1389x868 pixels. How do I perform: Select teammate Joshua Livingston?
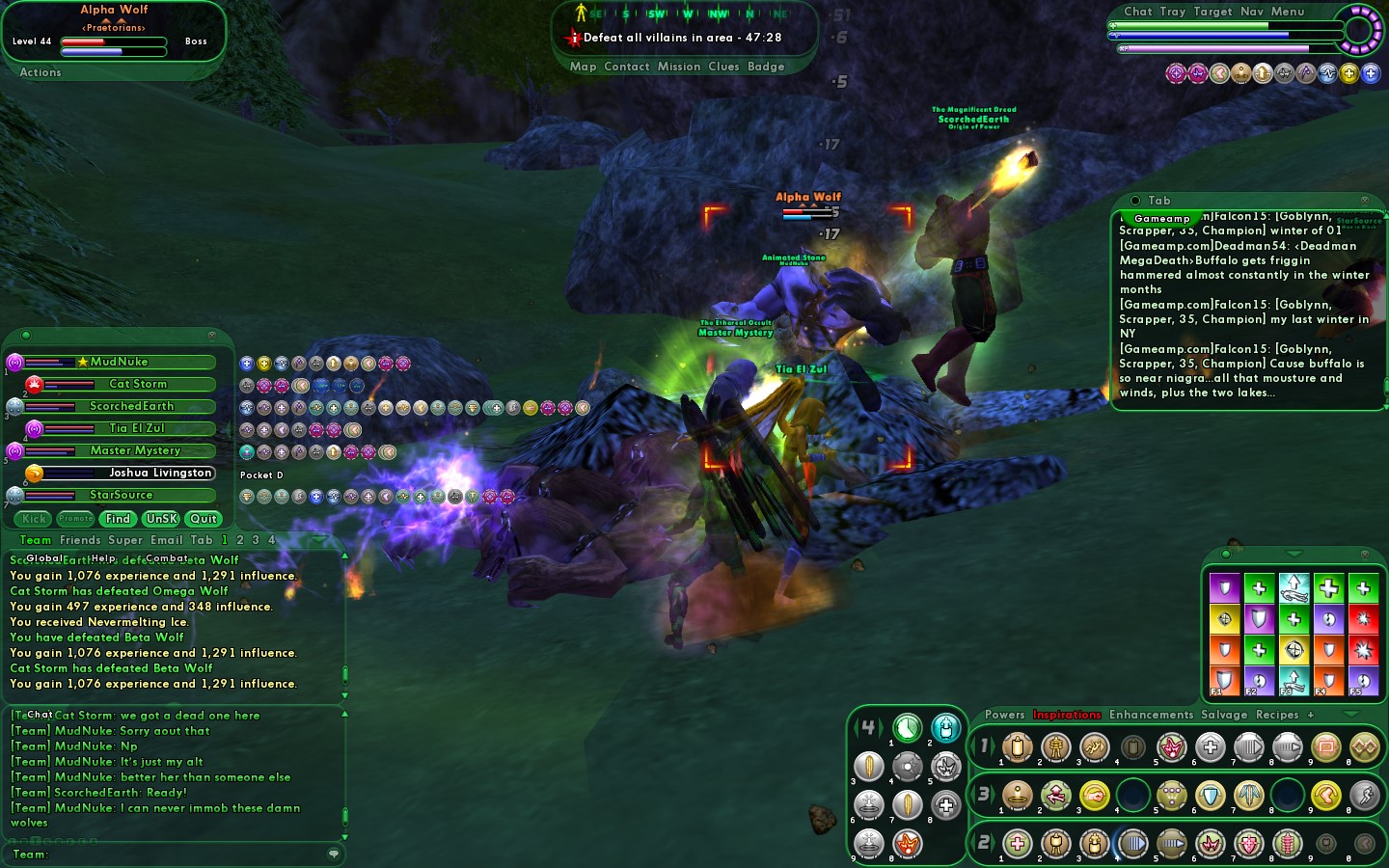click(x=160, y=473)
